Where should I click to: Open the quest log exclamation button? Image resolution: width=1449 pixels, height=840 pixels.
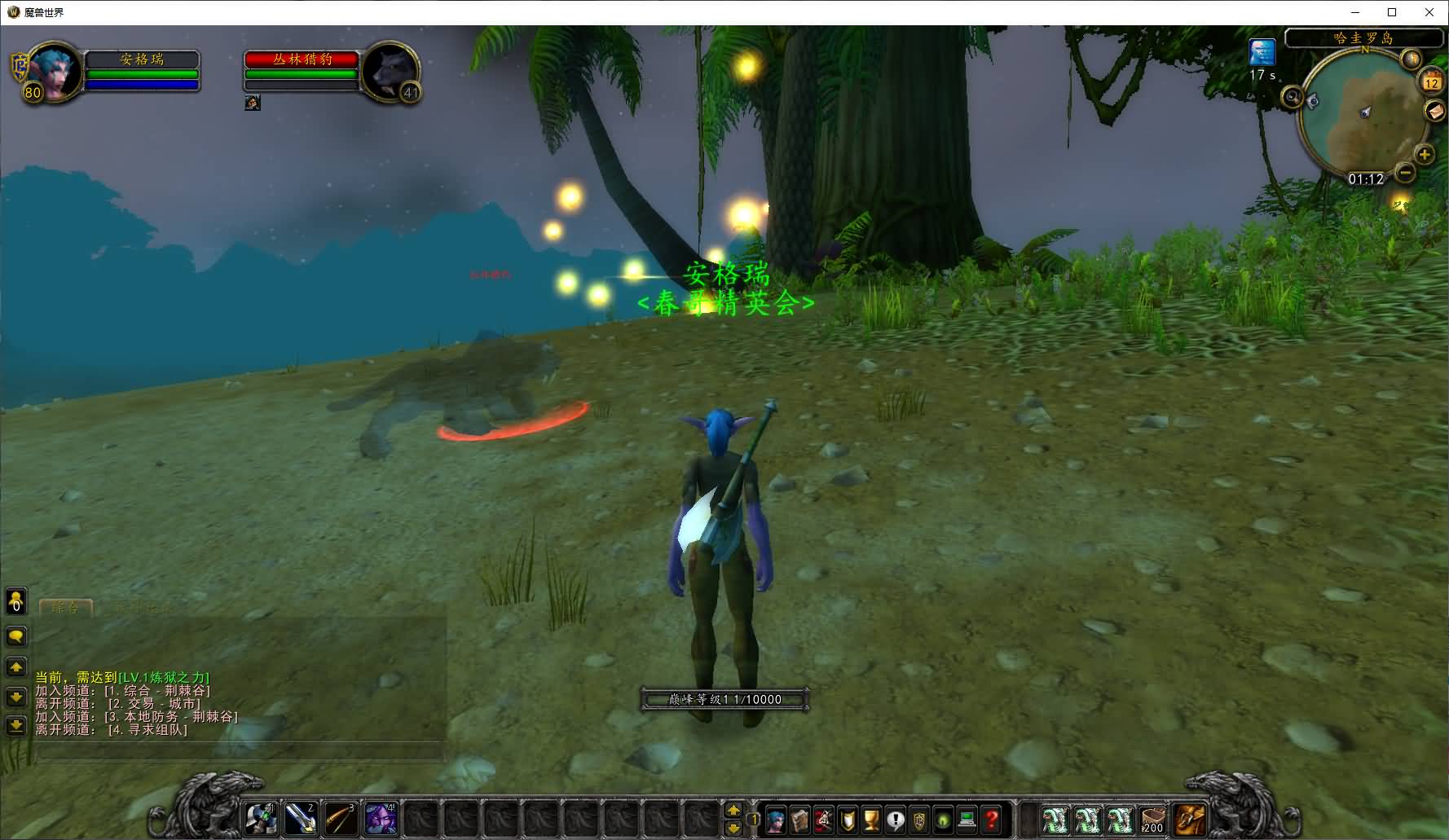(x=896, y=820)
